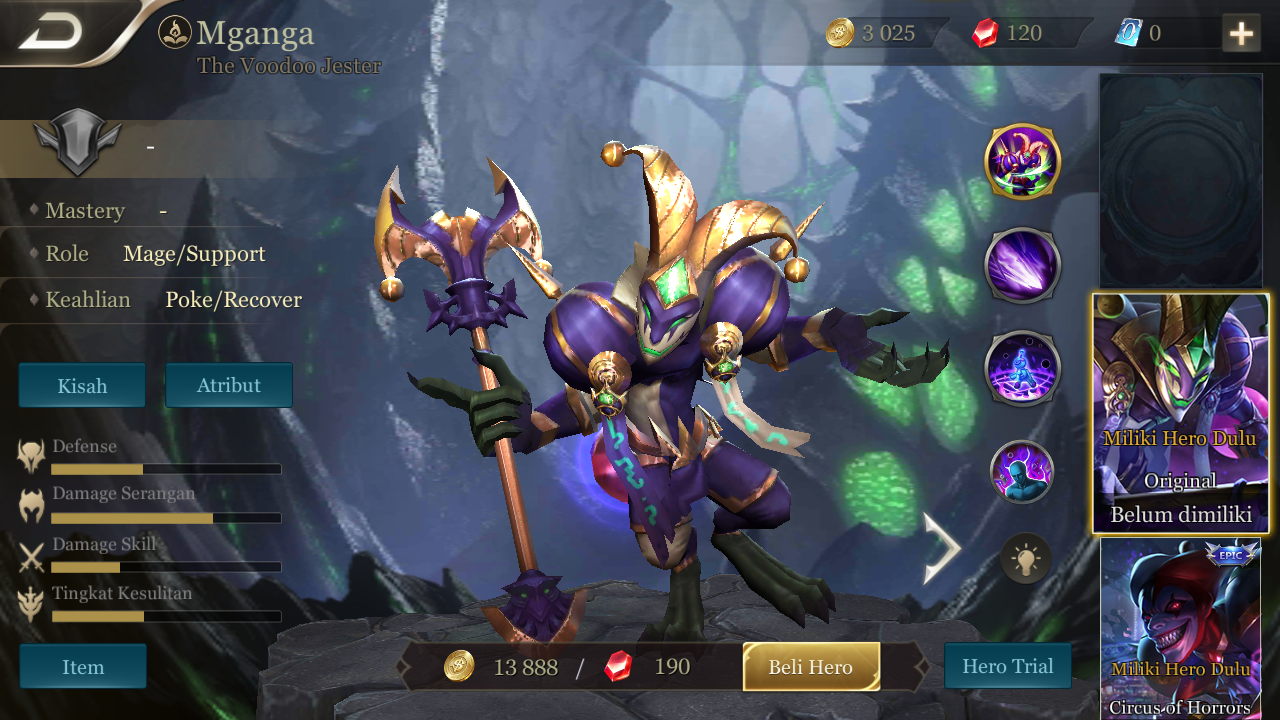Click the Damage Serangan stat bar

[166, 518]
